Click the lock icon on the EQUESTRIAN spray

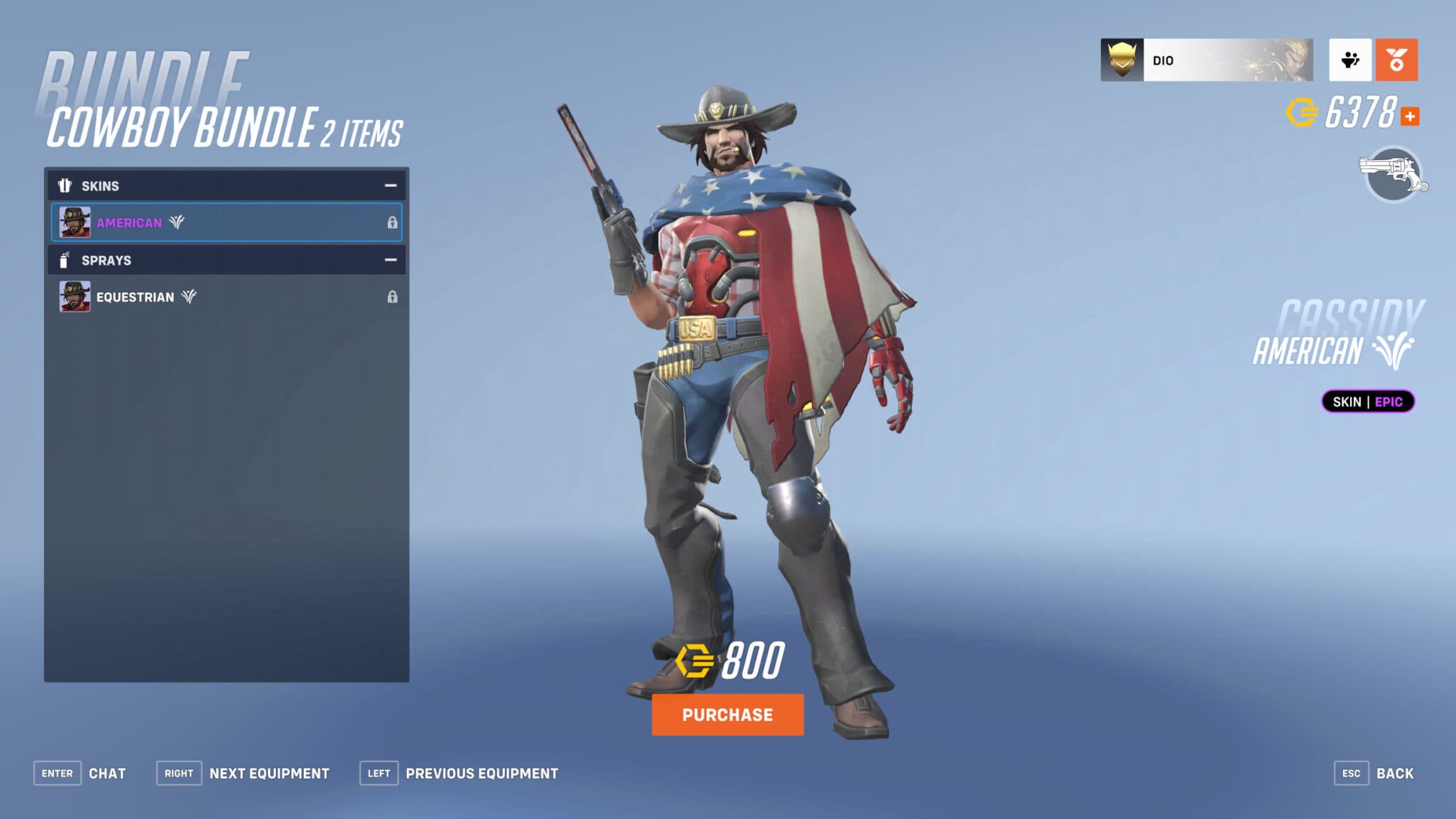(391, 297)
